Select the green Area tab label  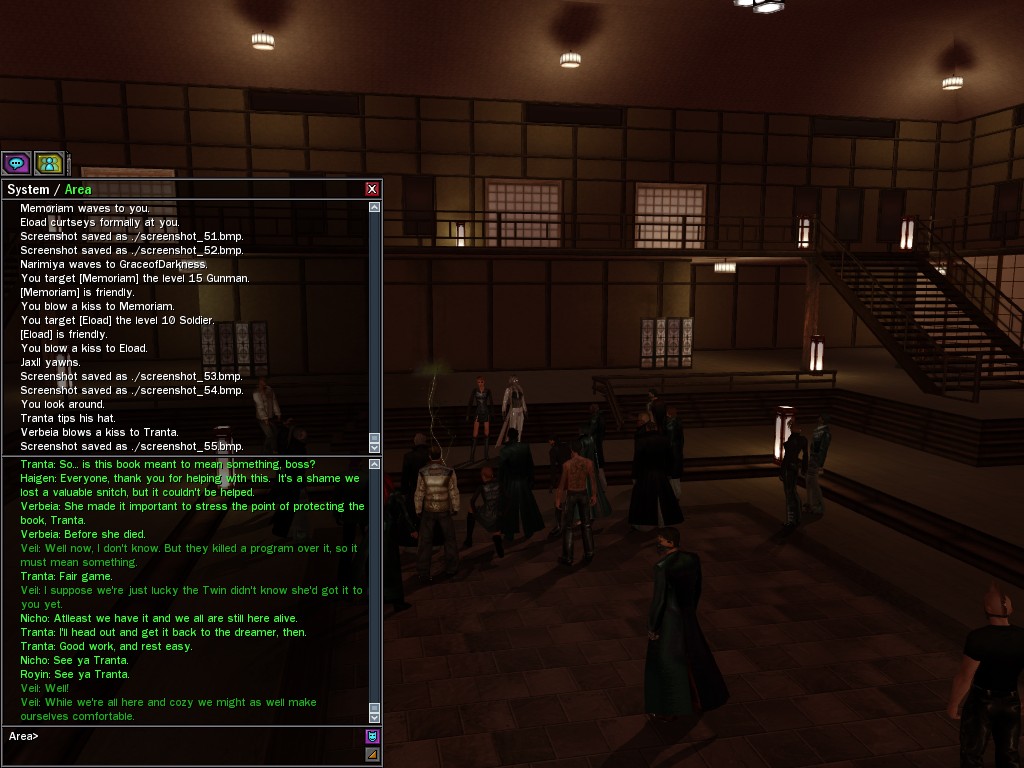point(78,189)
